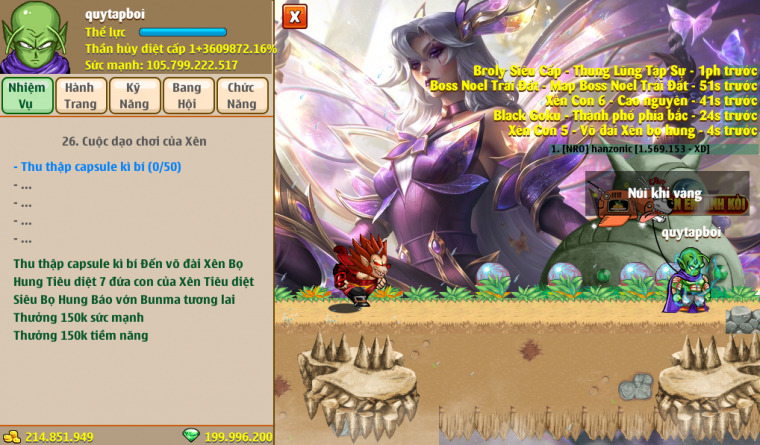The height and width of the screenshot is (445, 760).
Task: Show the Bang Hội tab
Action: click(188, 95)
